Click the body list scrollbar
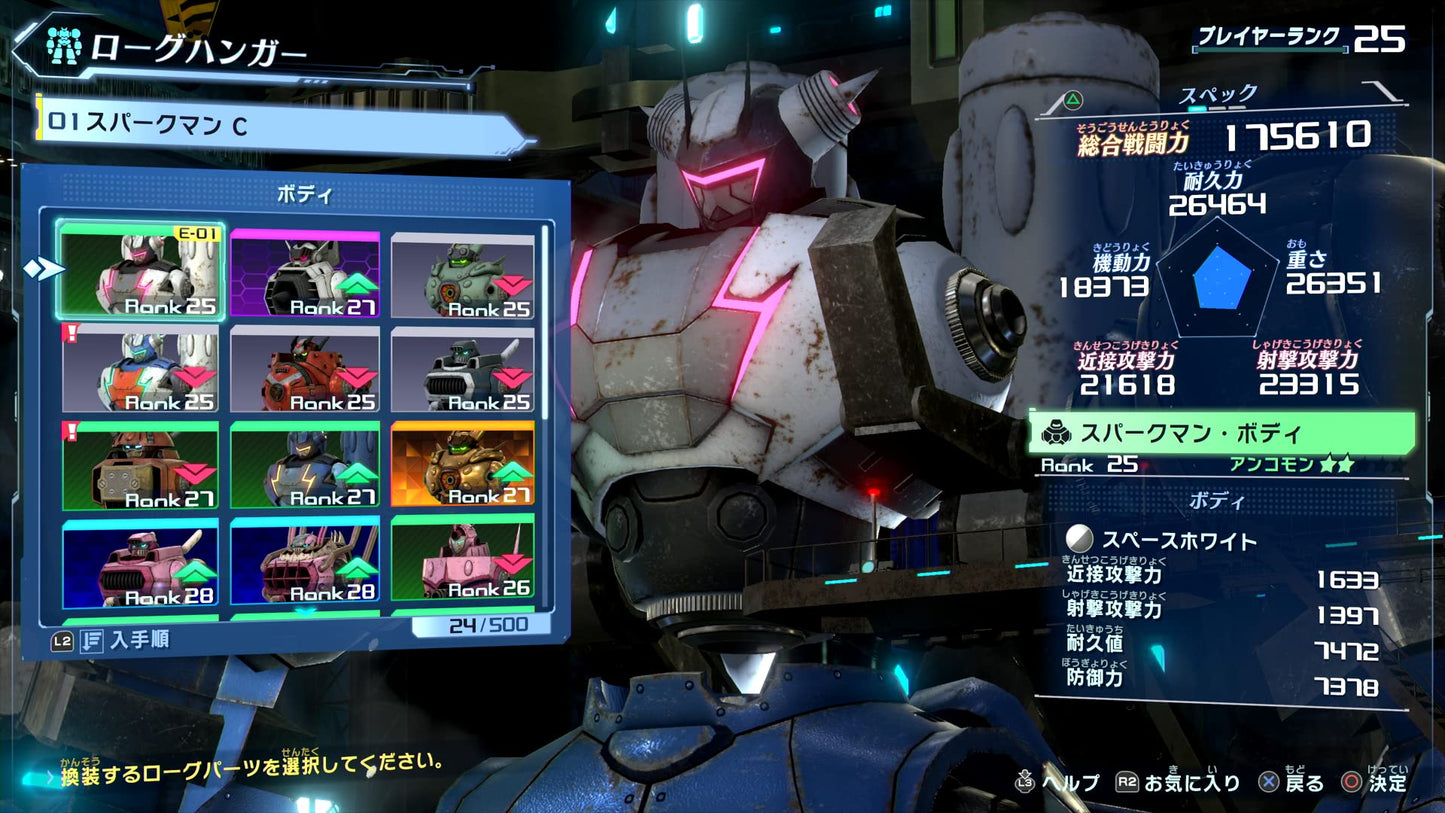The height and width of the screenshot is (813, 1445). (x=546, y=320)
